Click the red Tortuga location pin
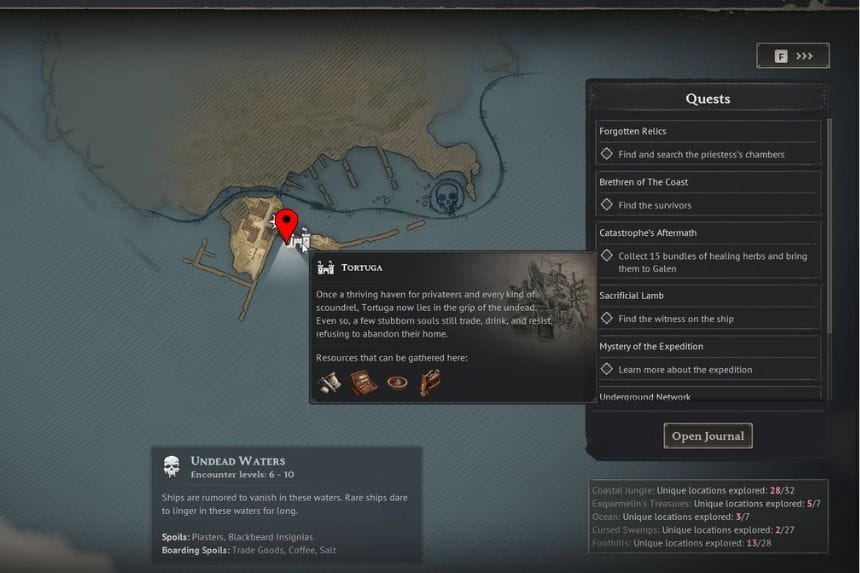The height and width of the screenshot is (573, 860). [x=287, y=224]
